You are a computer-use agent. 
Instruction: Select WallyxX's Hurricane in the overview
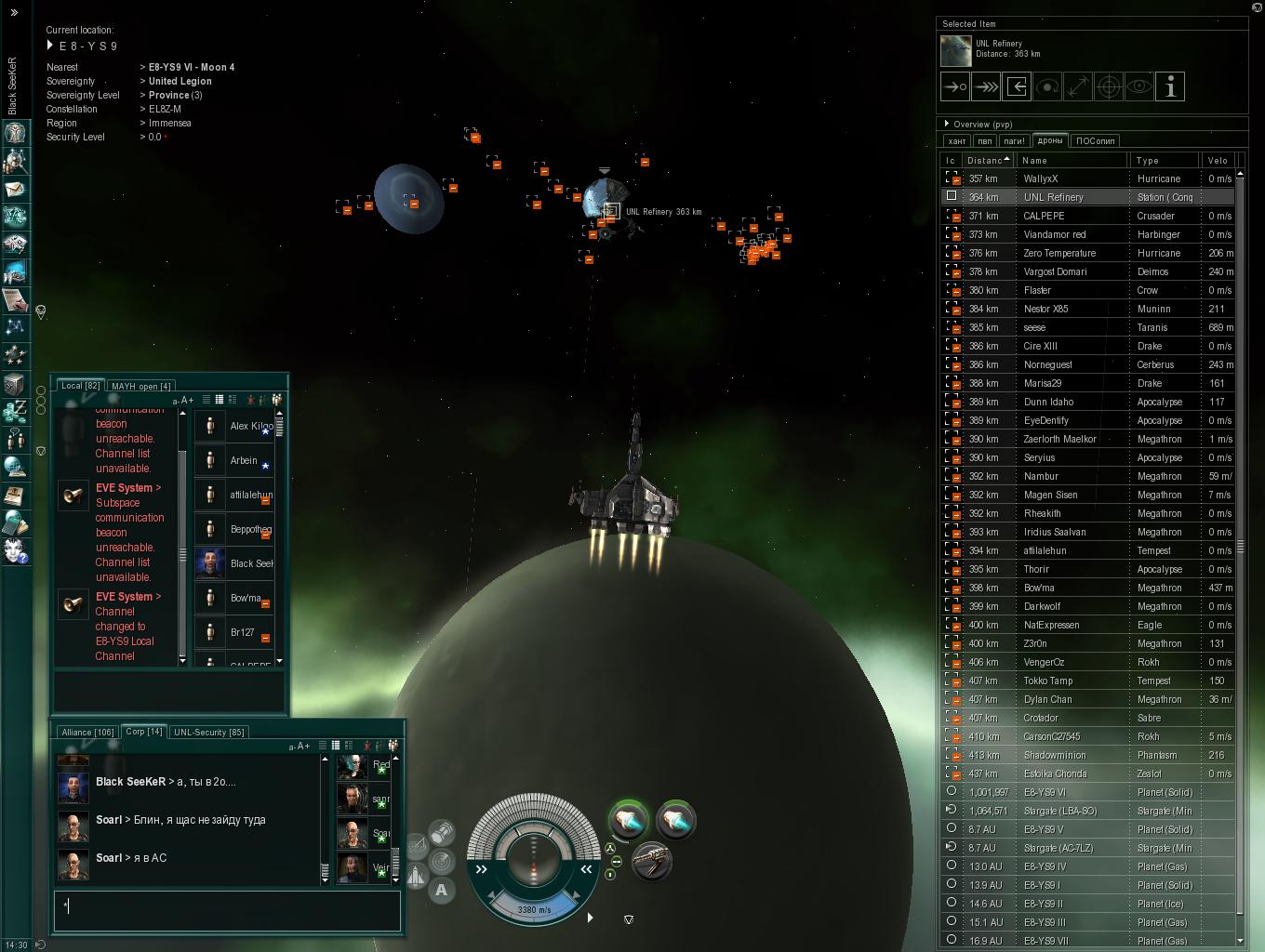click(x=1041, y=178)
